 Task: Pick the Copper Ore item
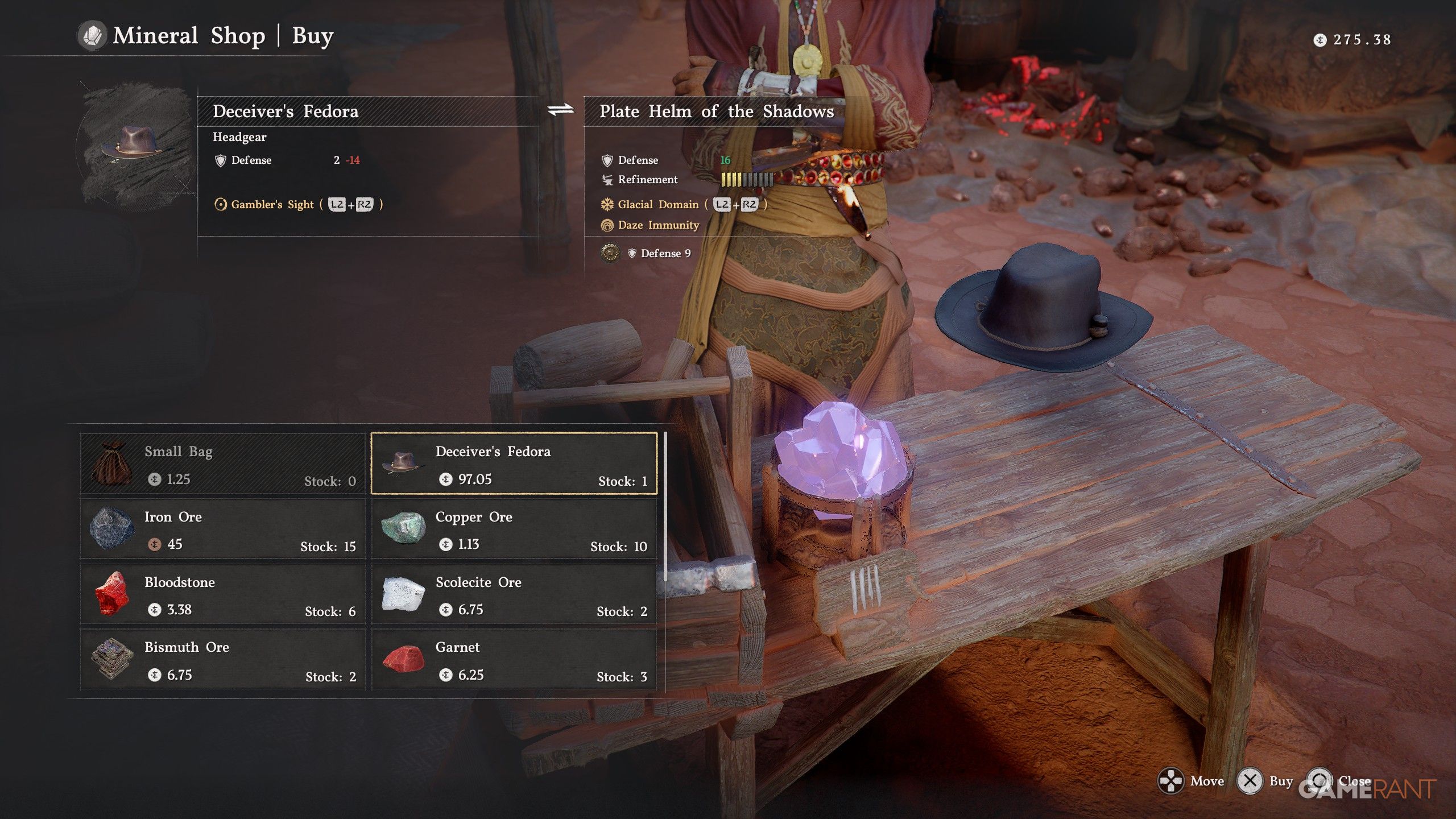point(514,530)
